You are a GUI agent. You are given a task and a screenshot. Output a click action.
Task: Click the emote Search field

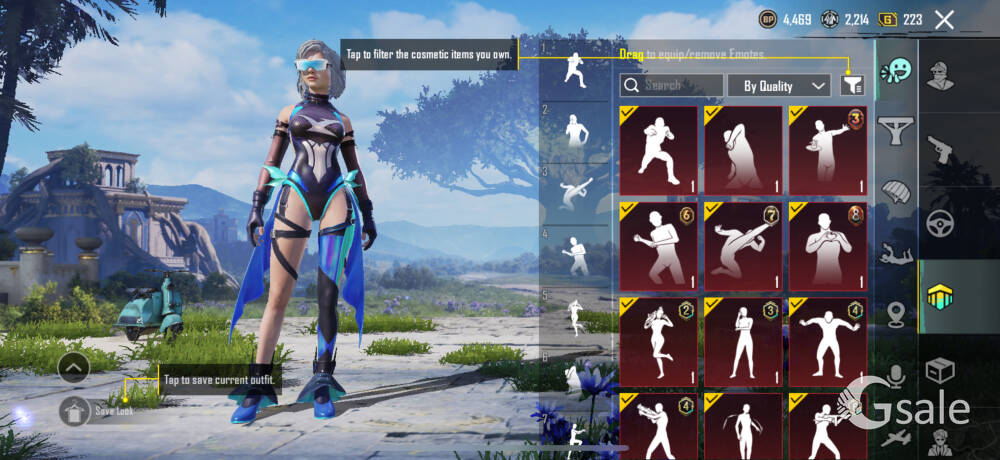(x=671, y=86)
